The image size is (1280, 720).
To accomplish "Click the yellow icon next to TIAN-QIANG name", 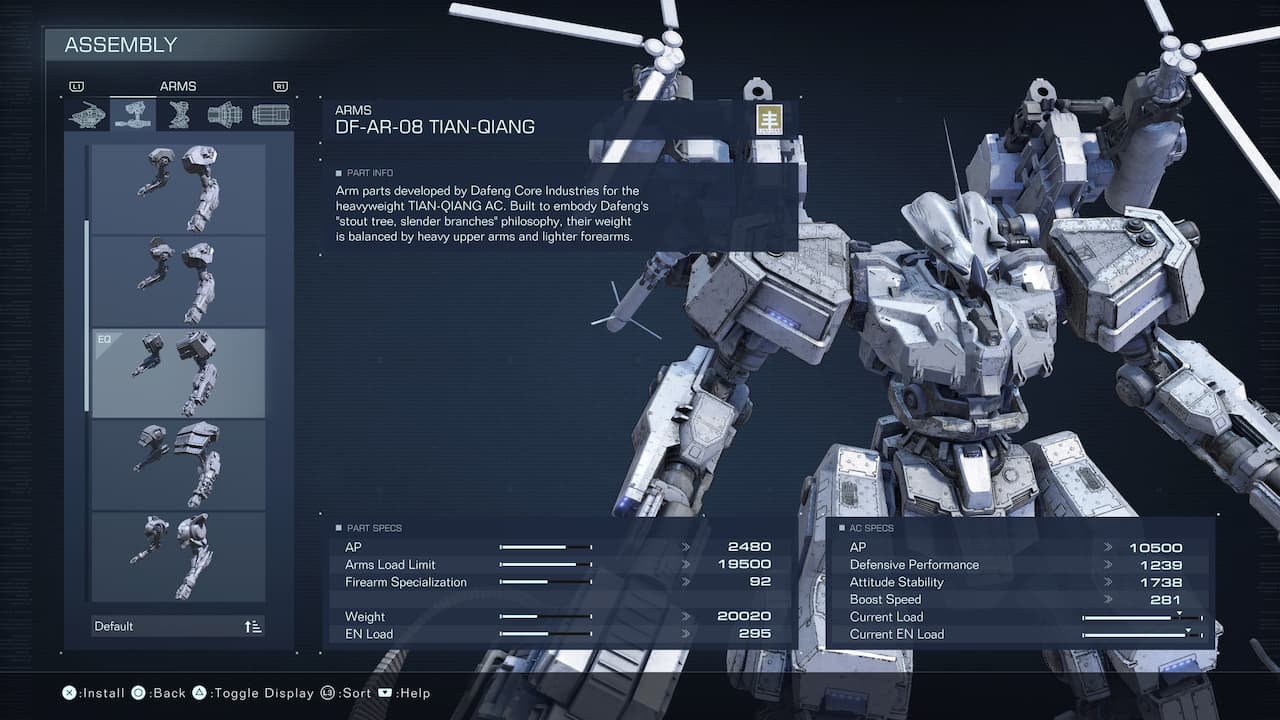I will coord(768,117).
